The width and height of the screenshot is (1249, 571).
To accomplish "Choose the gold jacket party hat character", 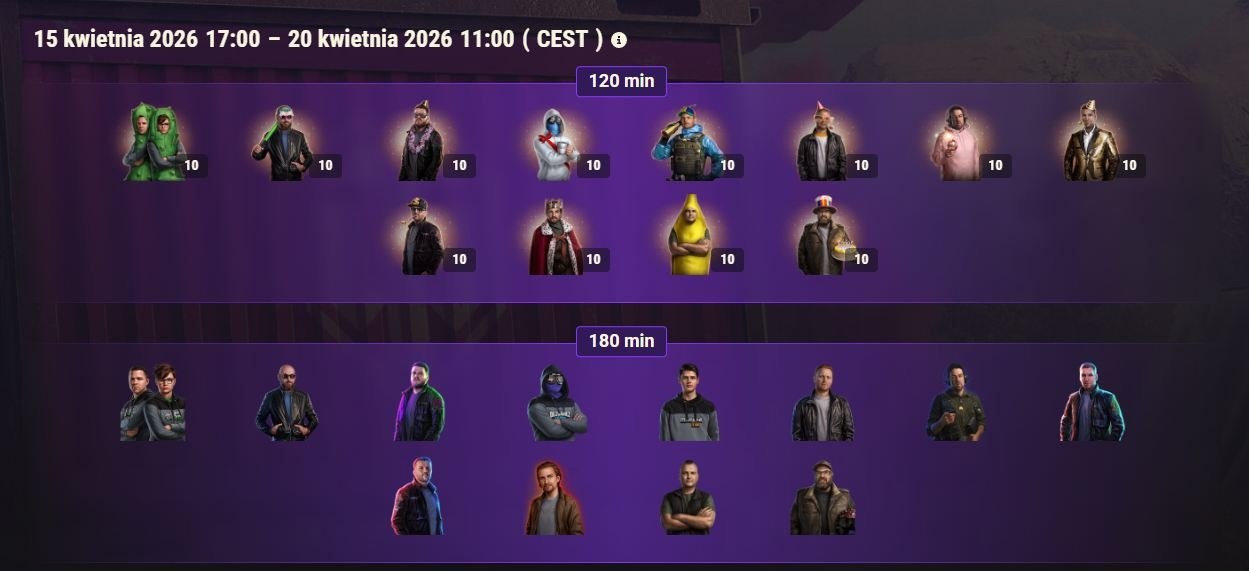I will pos(1090,141).
